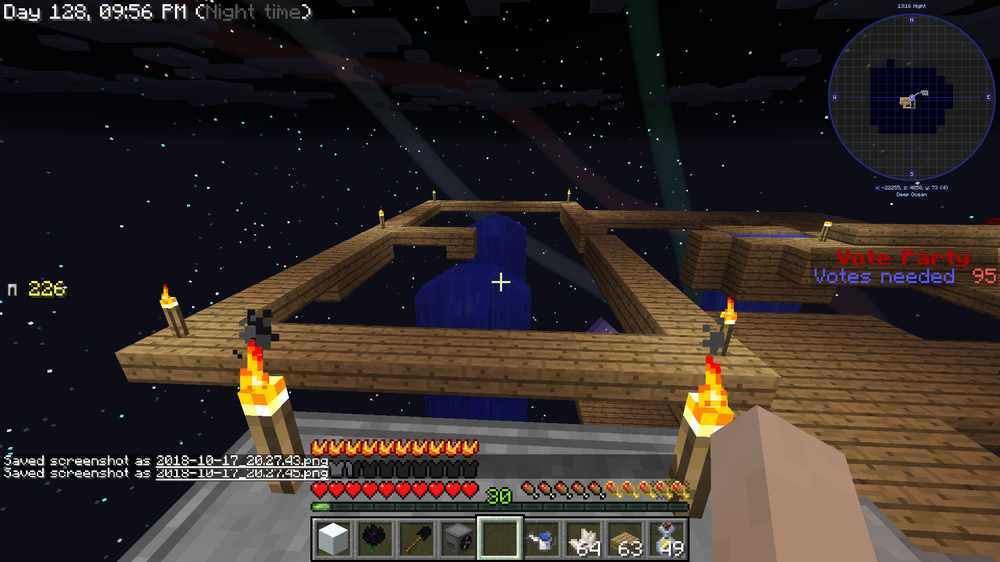Select the white block hotbar slot
This screenshot has width=1000, height=562.
coord(335,538)
